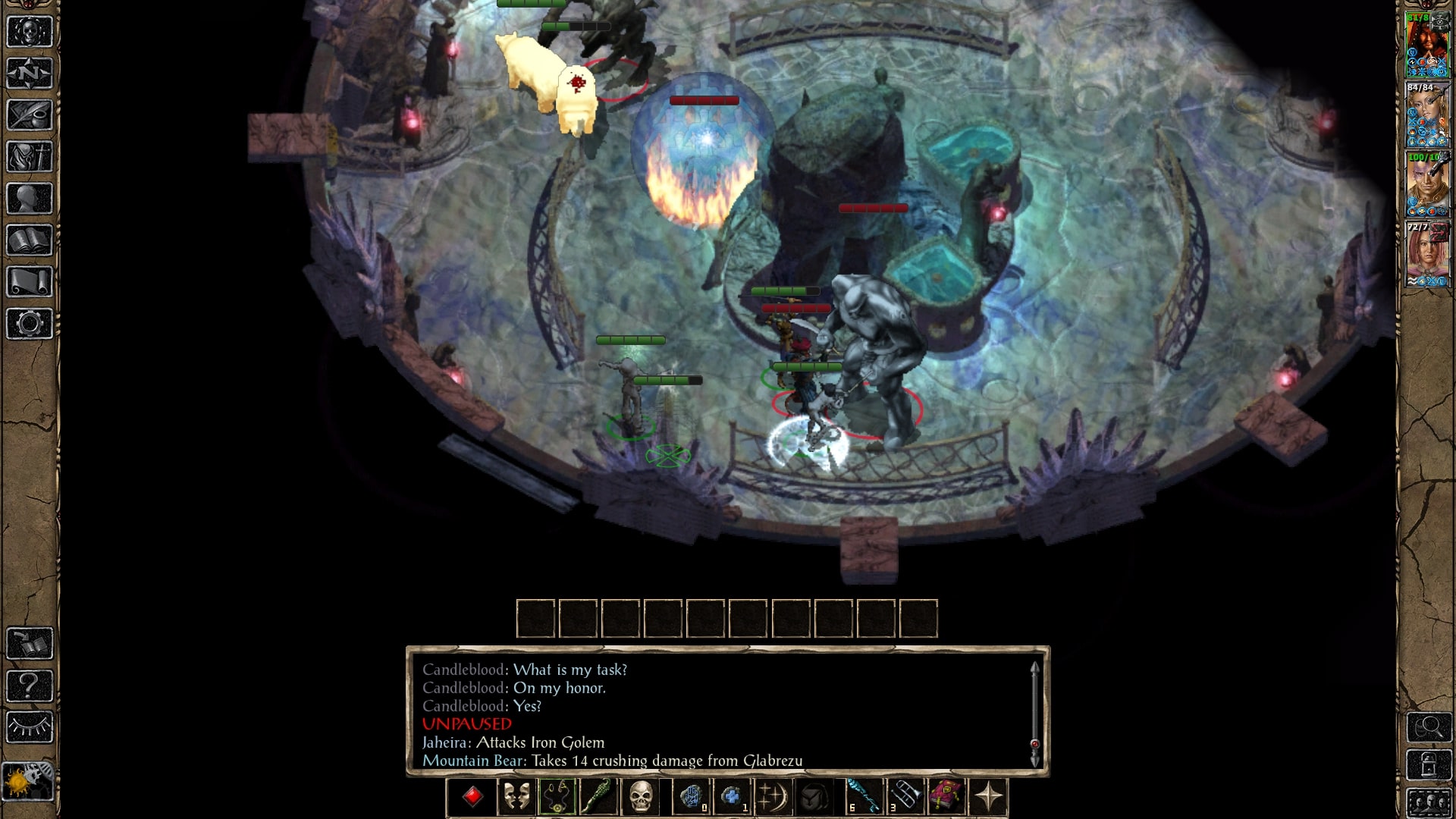Open the area map with the compass button

[x=30, y=74]
